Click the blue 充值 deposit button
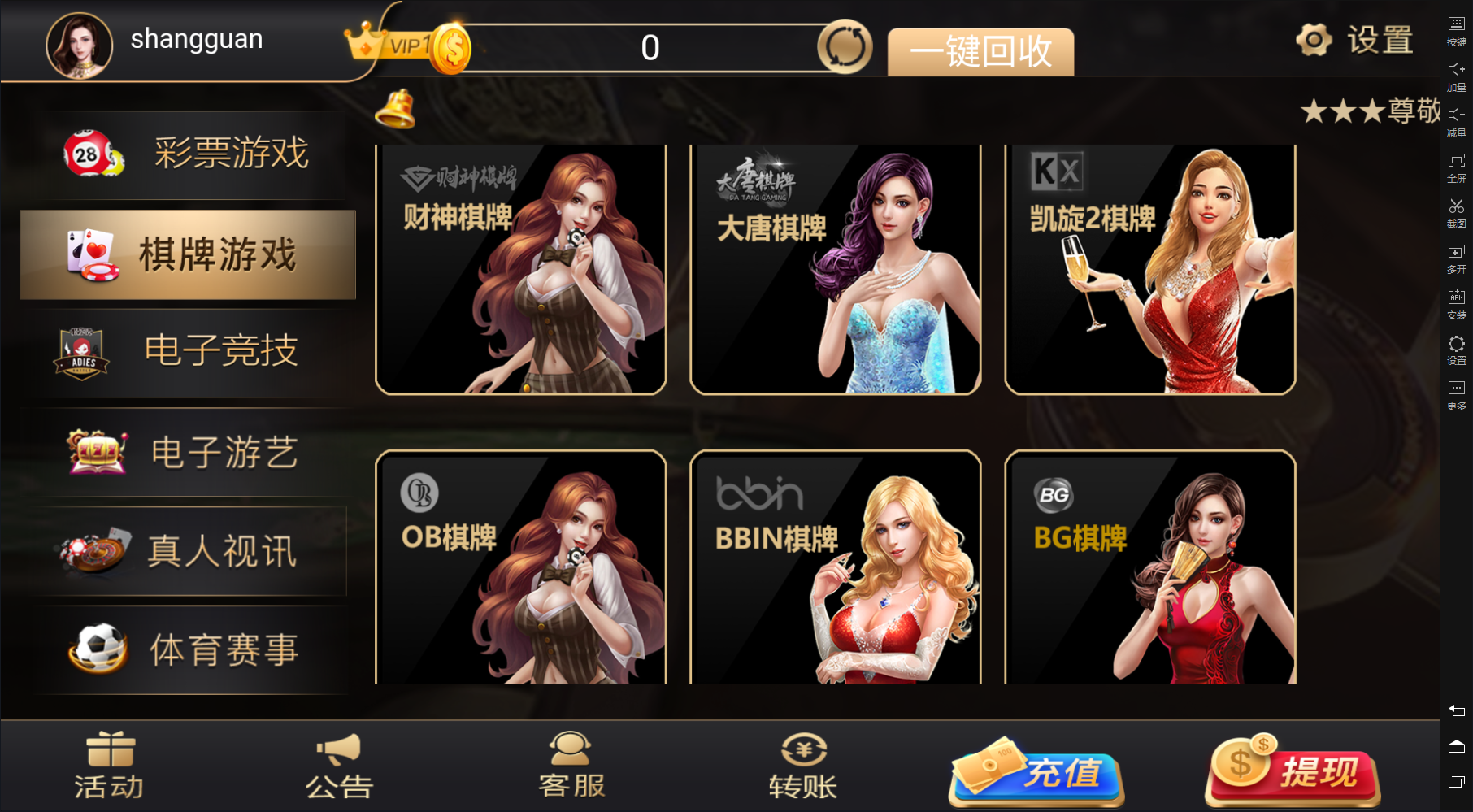The height and width of the screenshot is (812, 1473). 1037,772
